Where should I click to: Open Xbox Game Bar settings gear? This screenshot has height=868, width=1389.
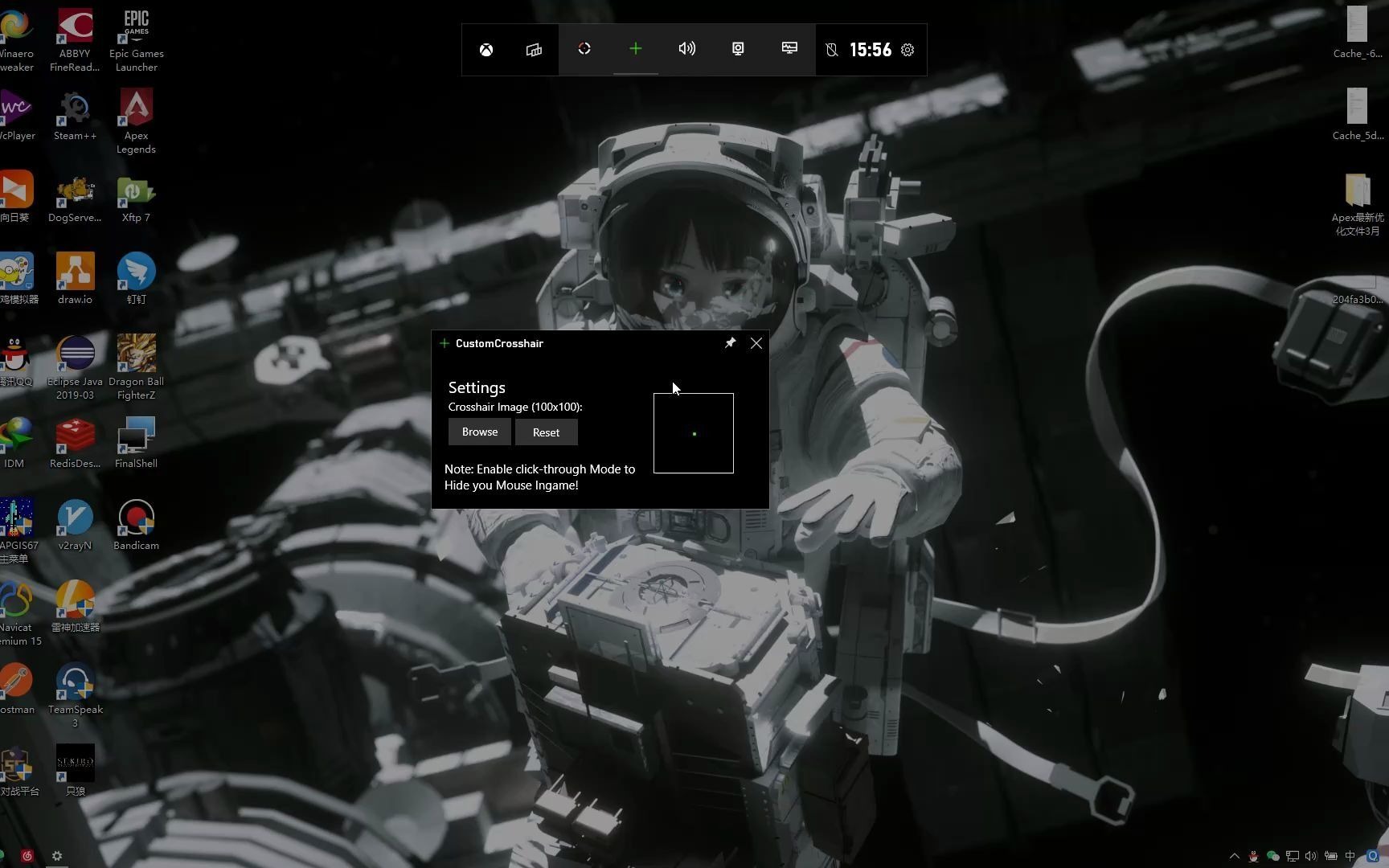(x=908, y=49)
